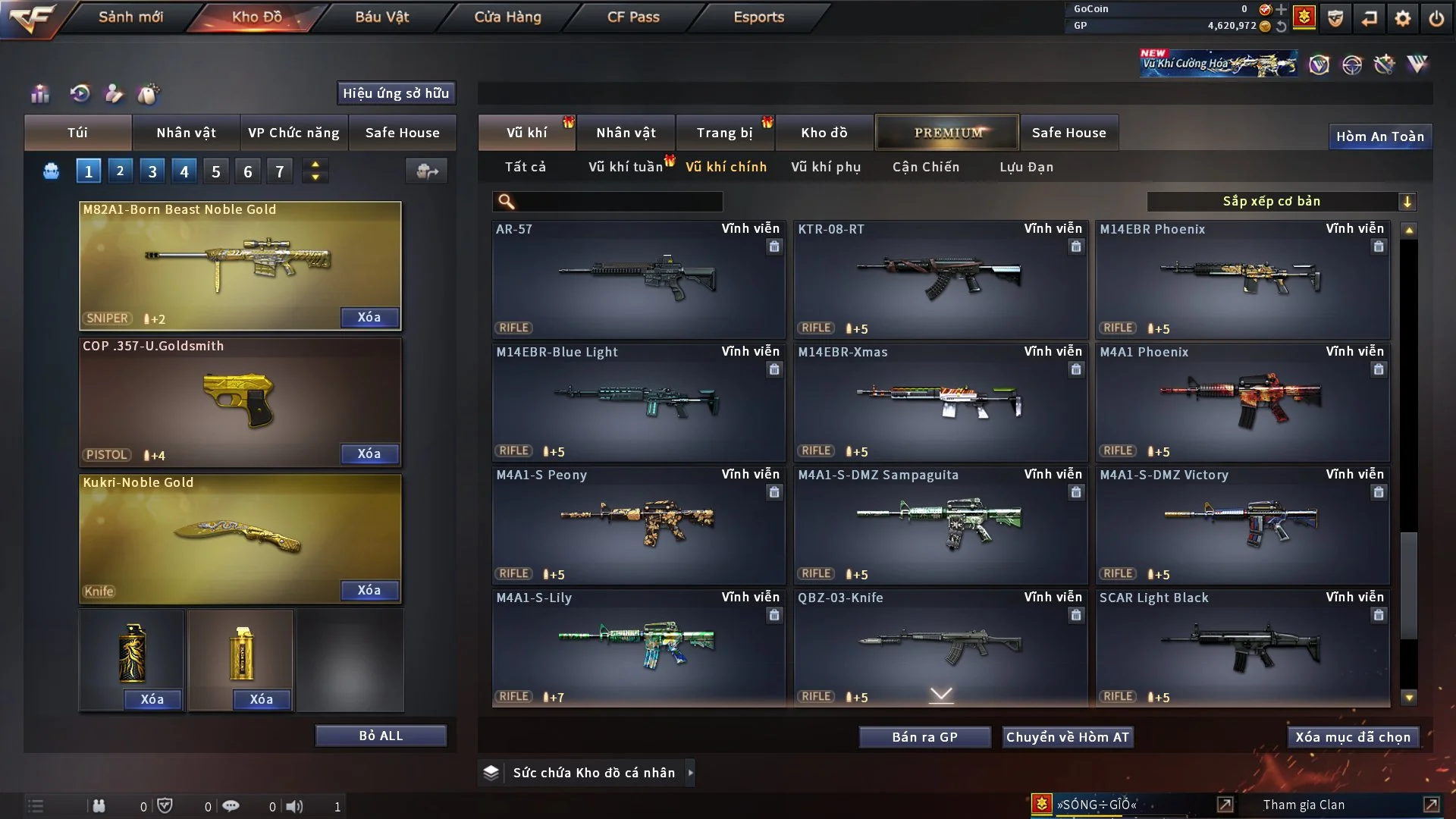Open the Cửa Hàng shop menu
Screen dimensions: 1456x819
coord(507,17)
